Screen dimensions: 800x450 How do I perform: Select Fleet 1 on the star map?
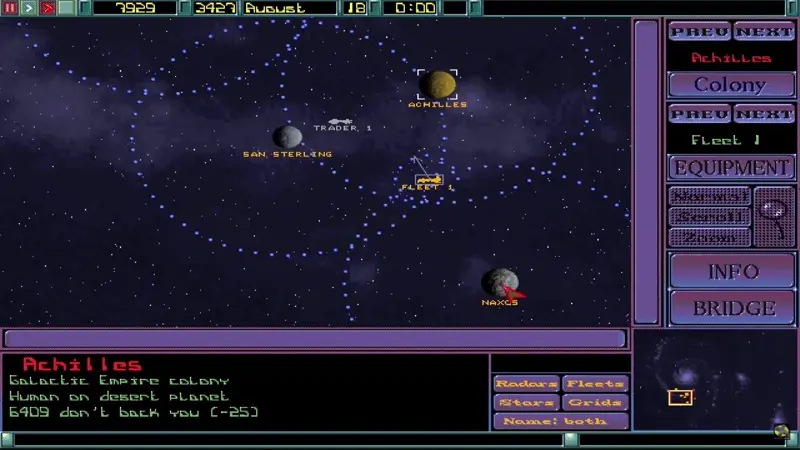tap(429, 180)
